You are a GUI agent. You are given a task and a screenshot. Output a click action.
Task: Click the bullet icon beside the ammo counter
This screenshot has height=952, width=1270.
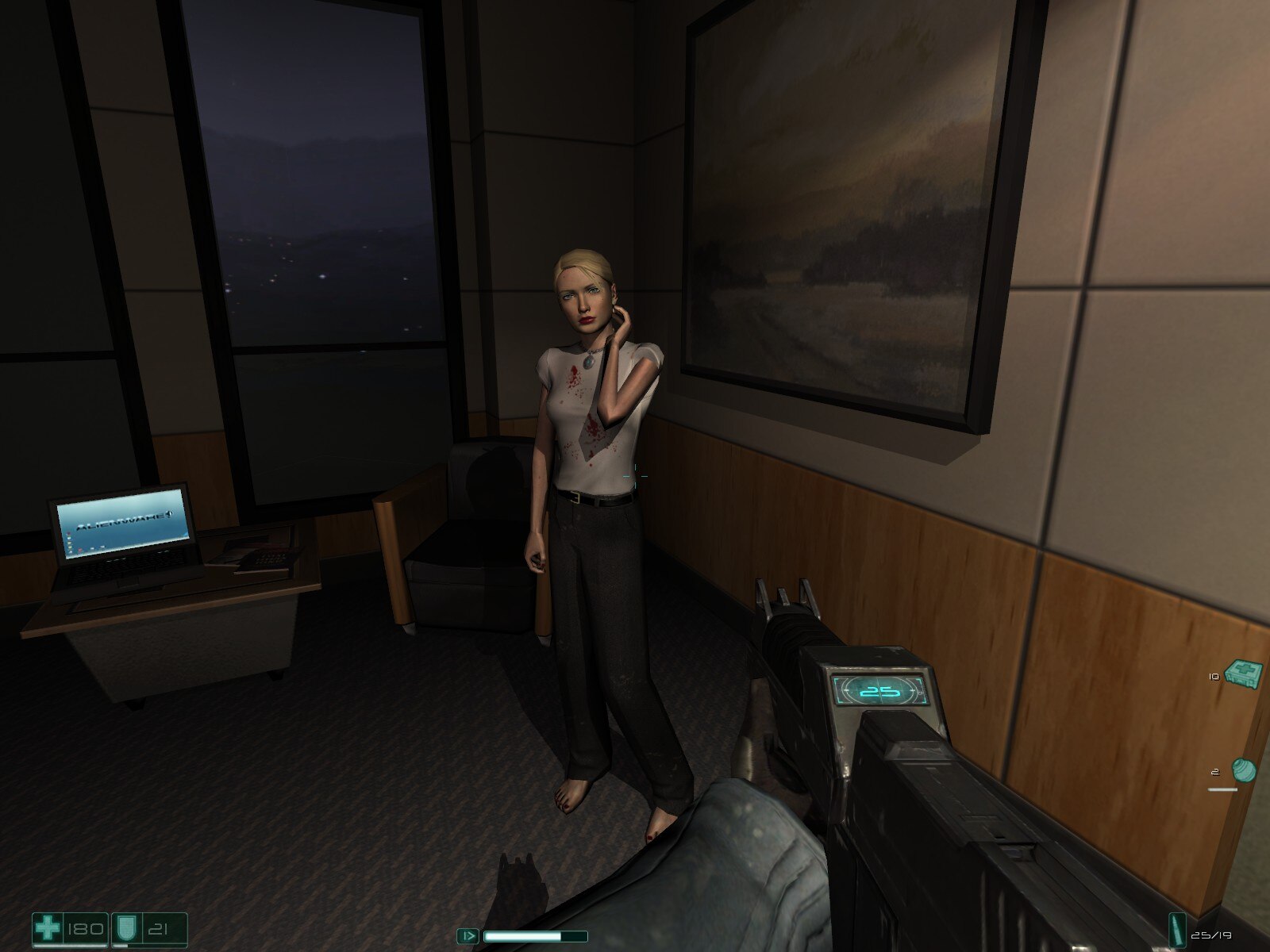(1177, 930)
